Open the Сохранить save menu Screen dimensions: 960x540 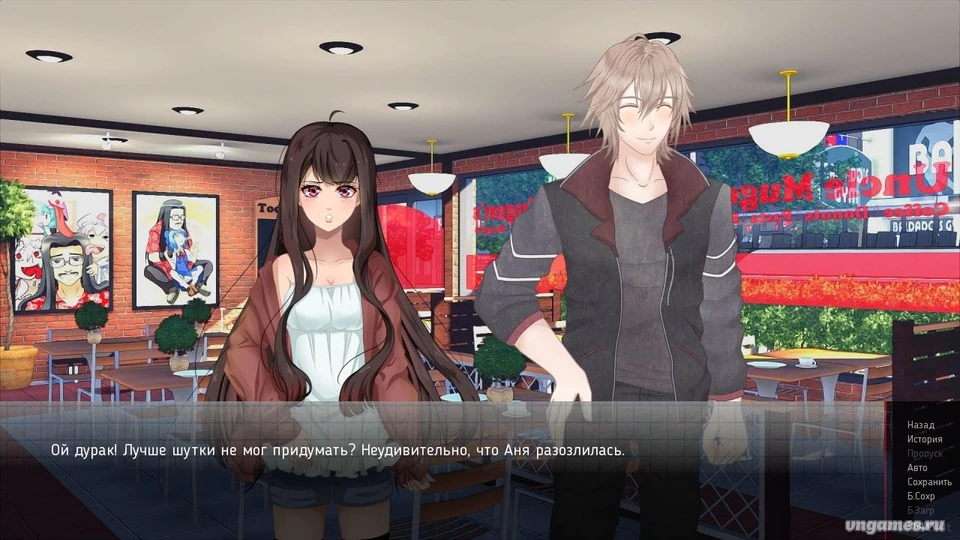click(928, 481)
